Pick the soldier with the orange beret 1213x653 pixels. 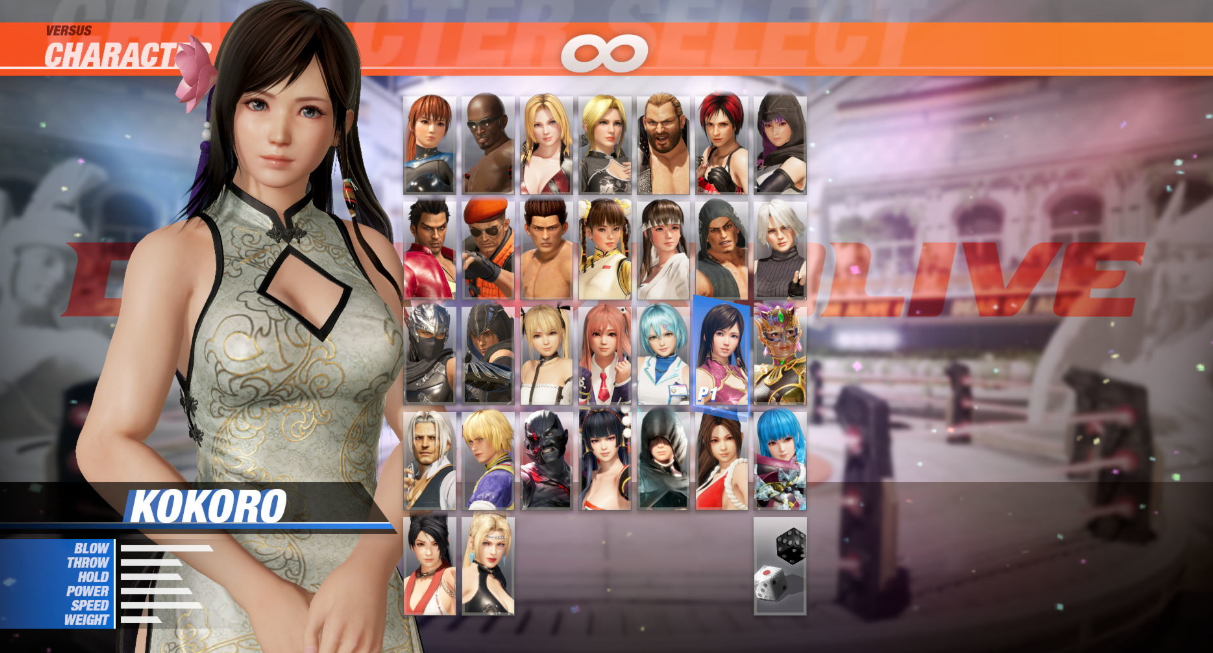click(x=488, y=249)
